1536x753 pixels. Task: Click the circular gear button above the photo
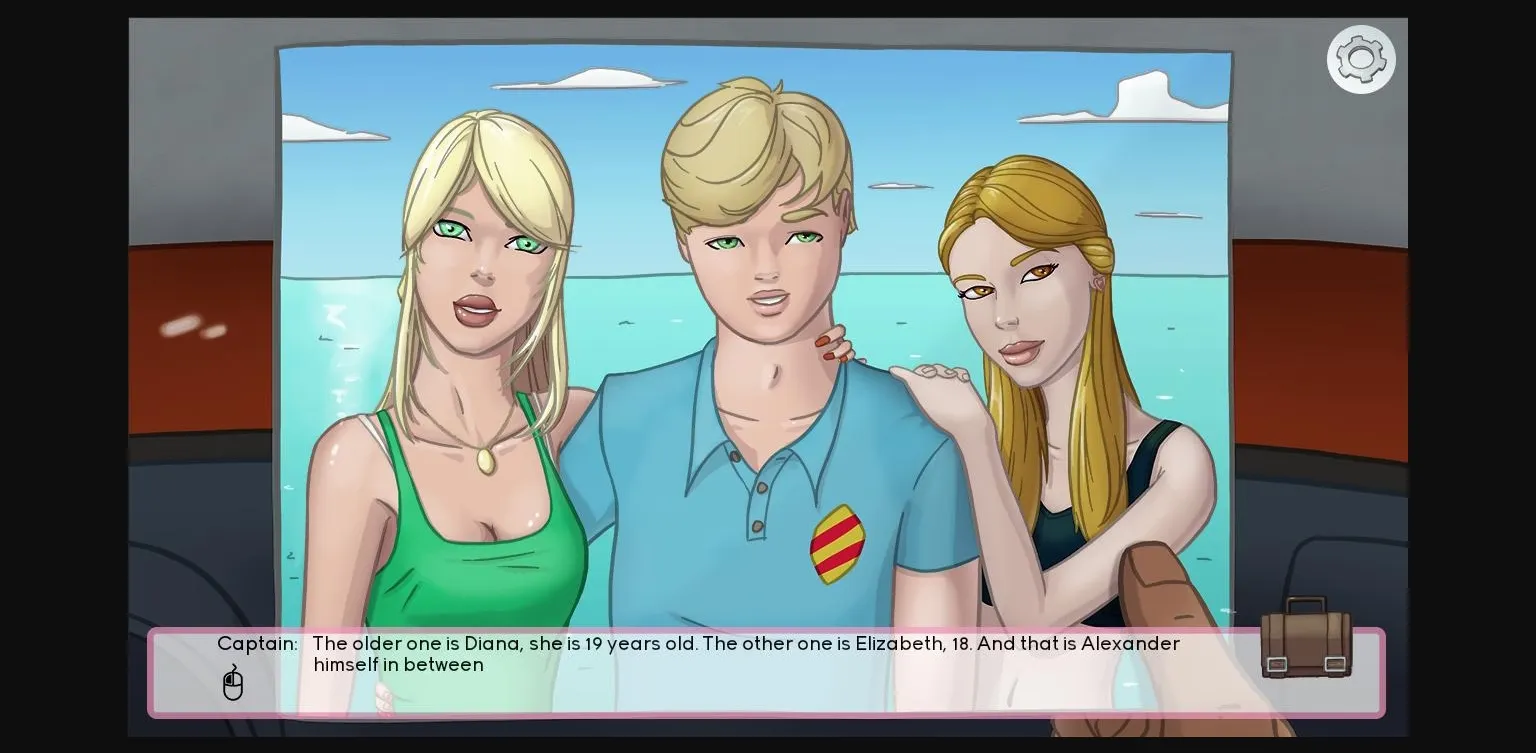click(1361, 59)
